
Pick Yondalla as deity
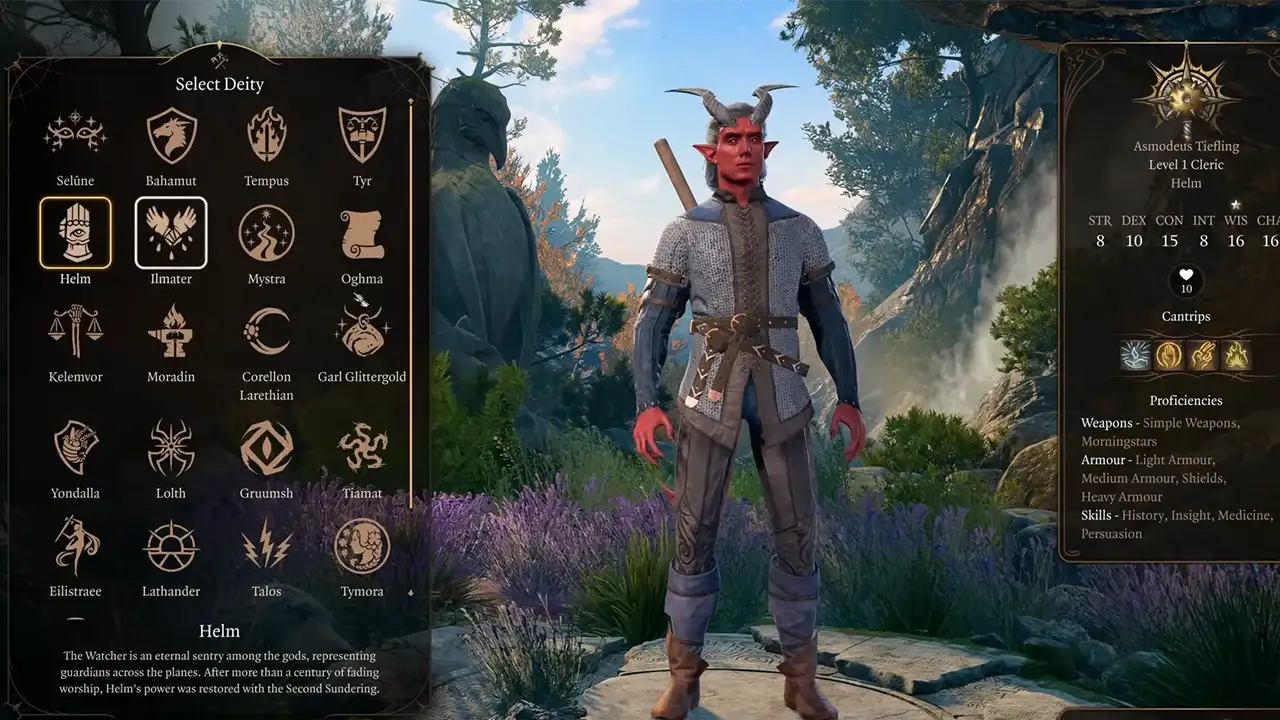(x=75, y=447)
